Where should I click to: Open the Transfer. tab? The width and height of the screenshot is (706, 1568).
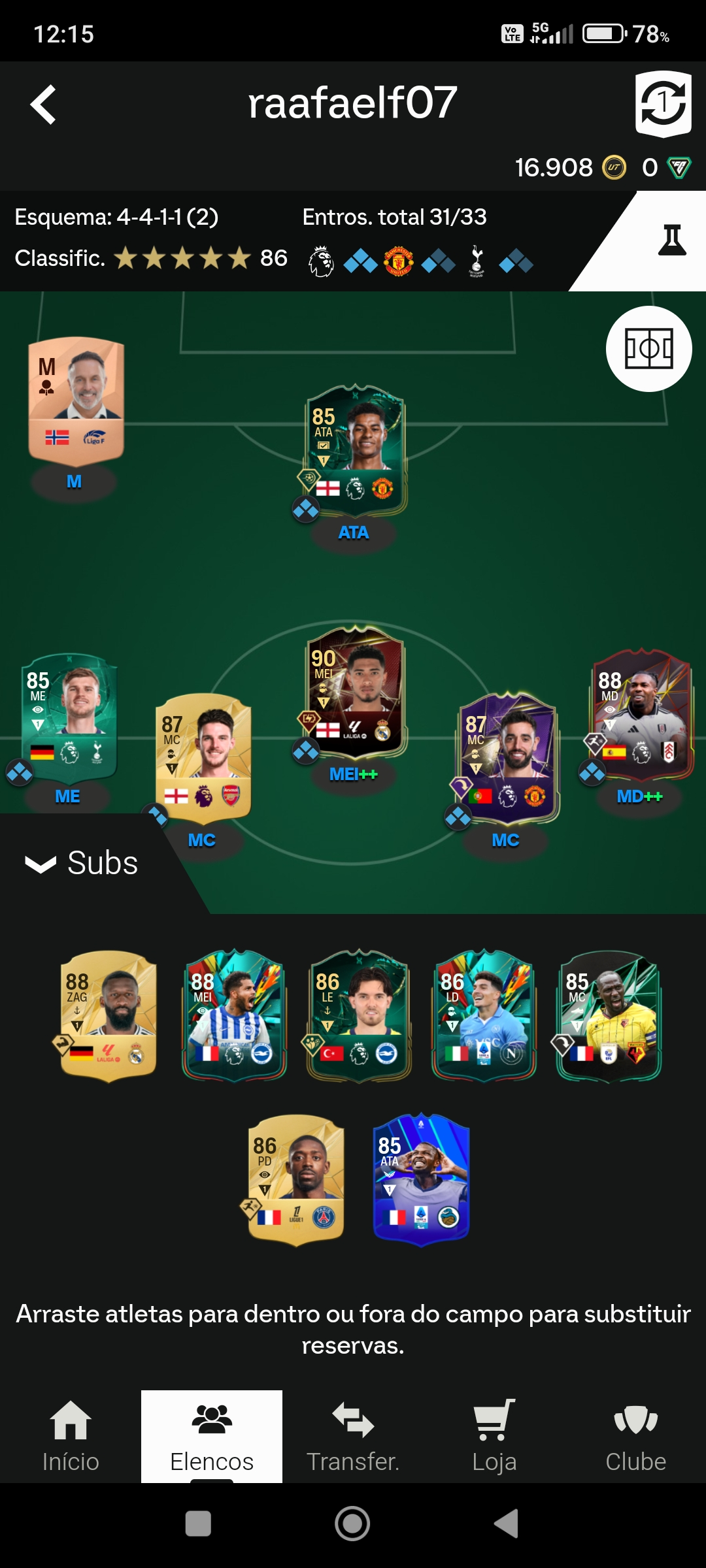(353, 1436)
